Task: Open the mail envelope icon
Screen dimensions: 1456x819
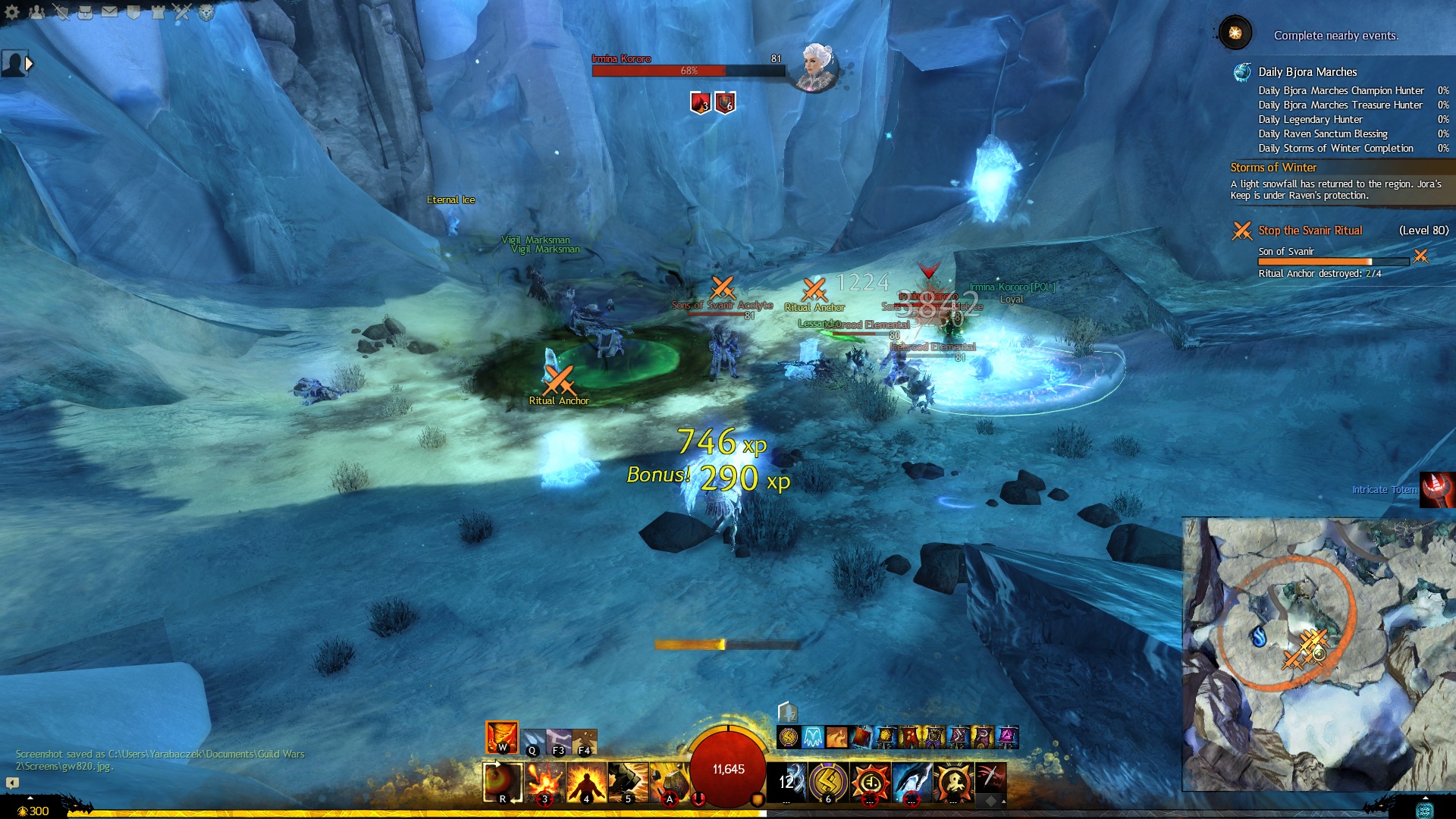Action: [x=109, y=11]
